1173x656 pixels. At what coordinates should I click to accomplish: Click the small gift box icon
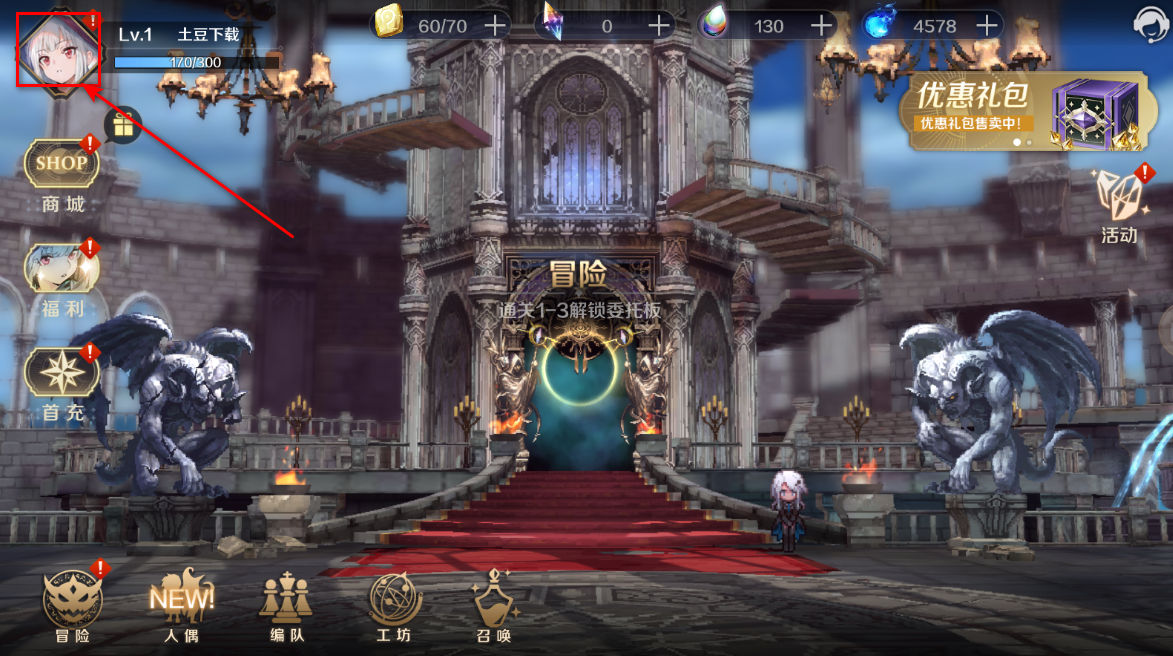click(x=124, y=125)
